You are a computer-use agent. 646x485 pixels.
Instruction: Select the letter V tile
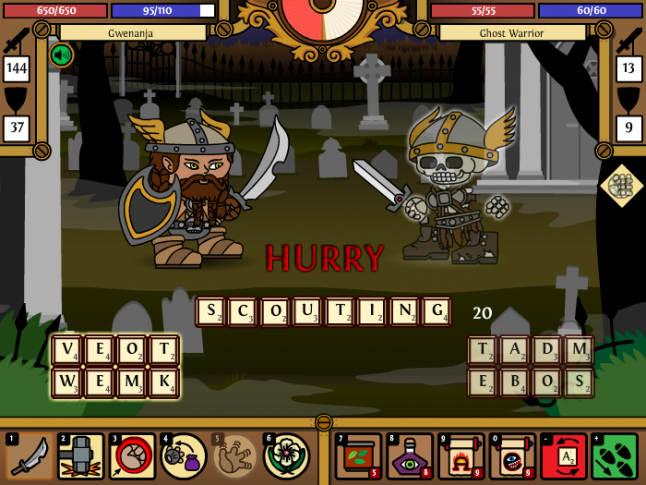click(67, 352)
